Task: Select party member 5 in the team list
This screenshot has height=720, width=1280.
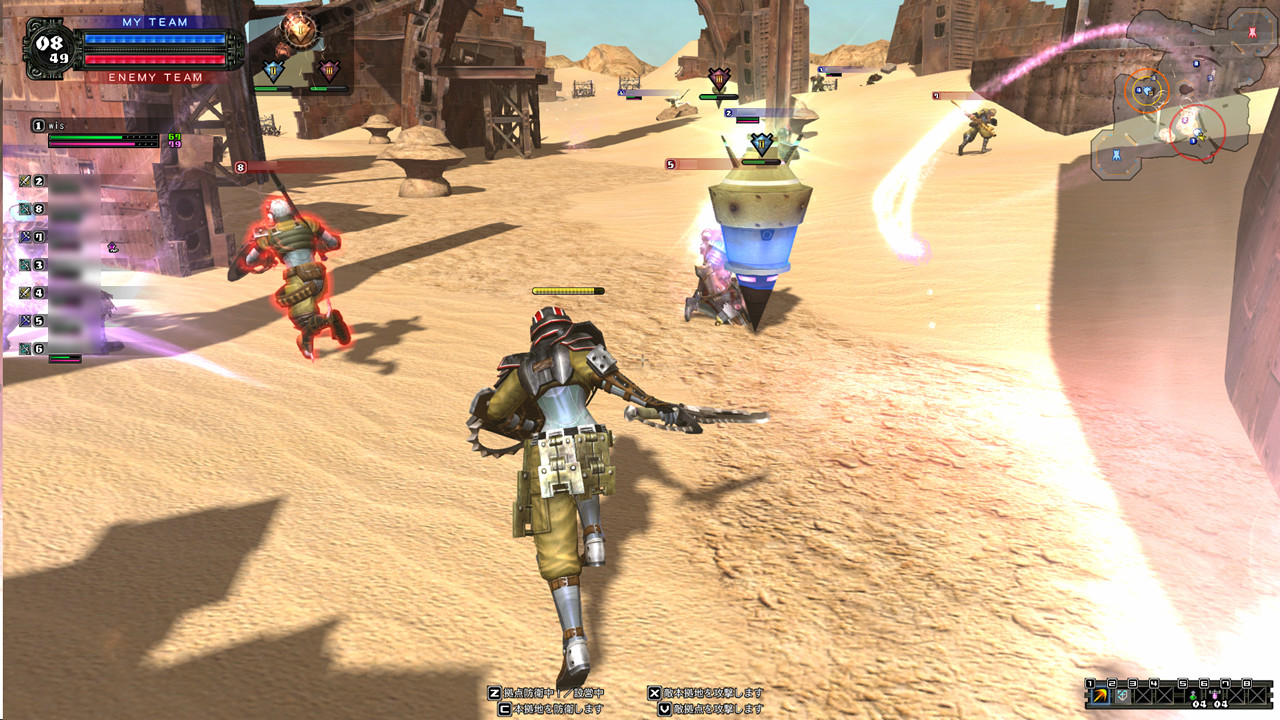Action: 58,321
